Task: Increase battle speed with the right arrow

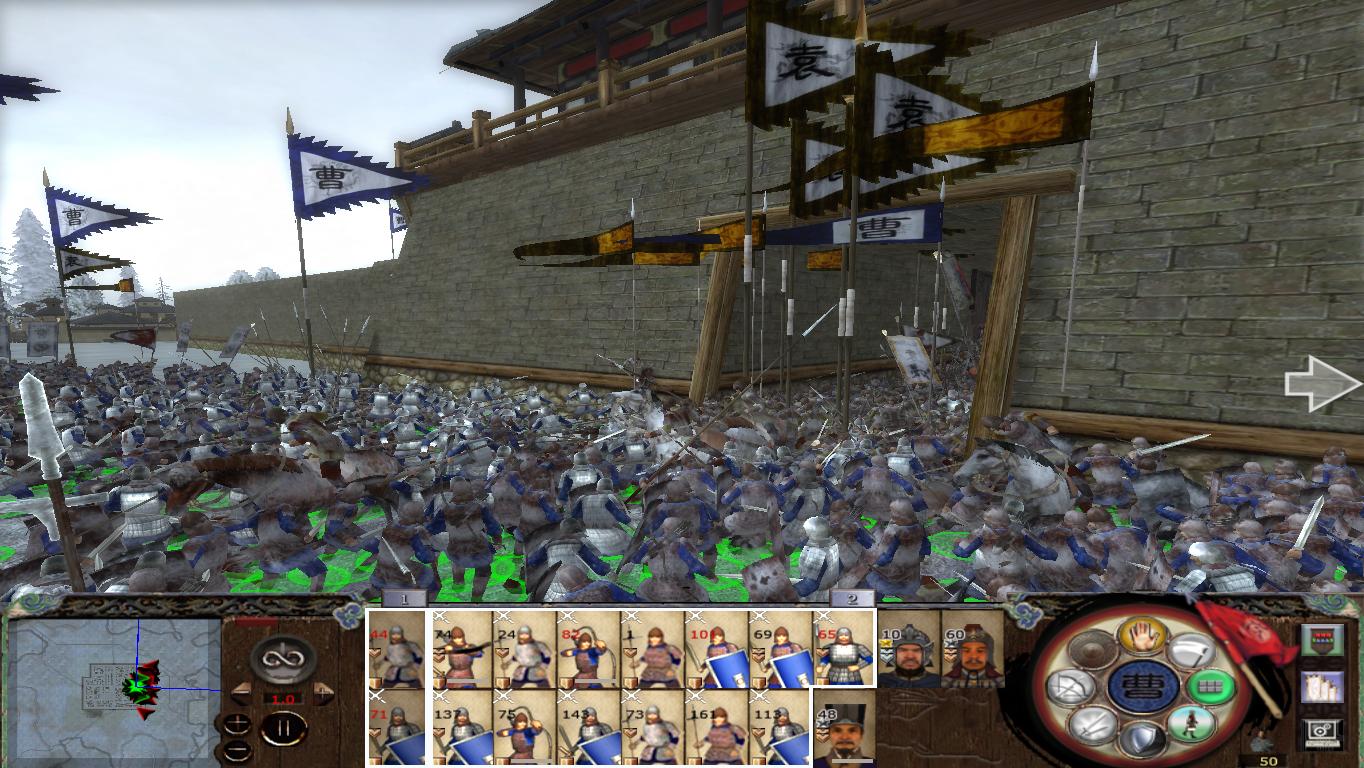Action: [x=321, y=694]
